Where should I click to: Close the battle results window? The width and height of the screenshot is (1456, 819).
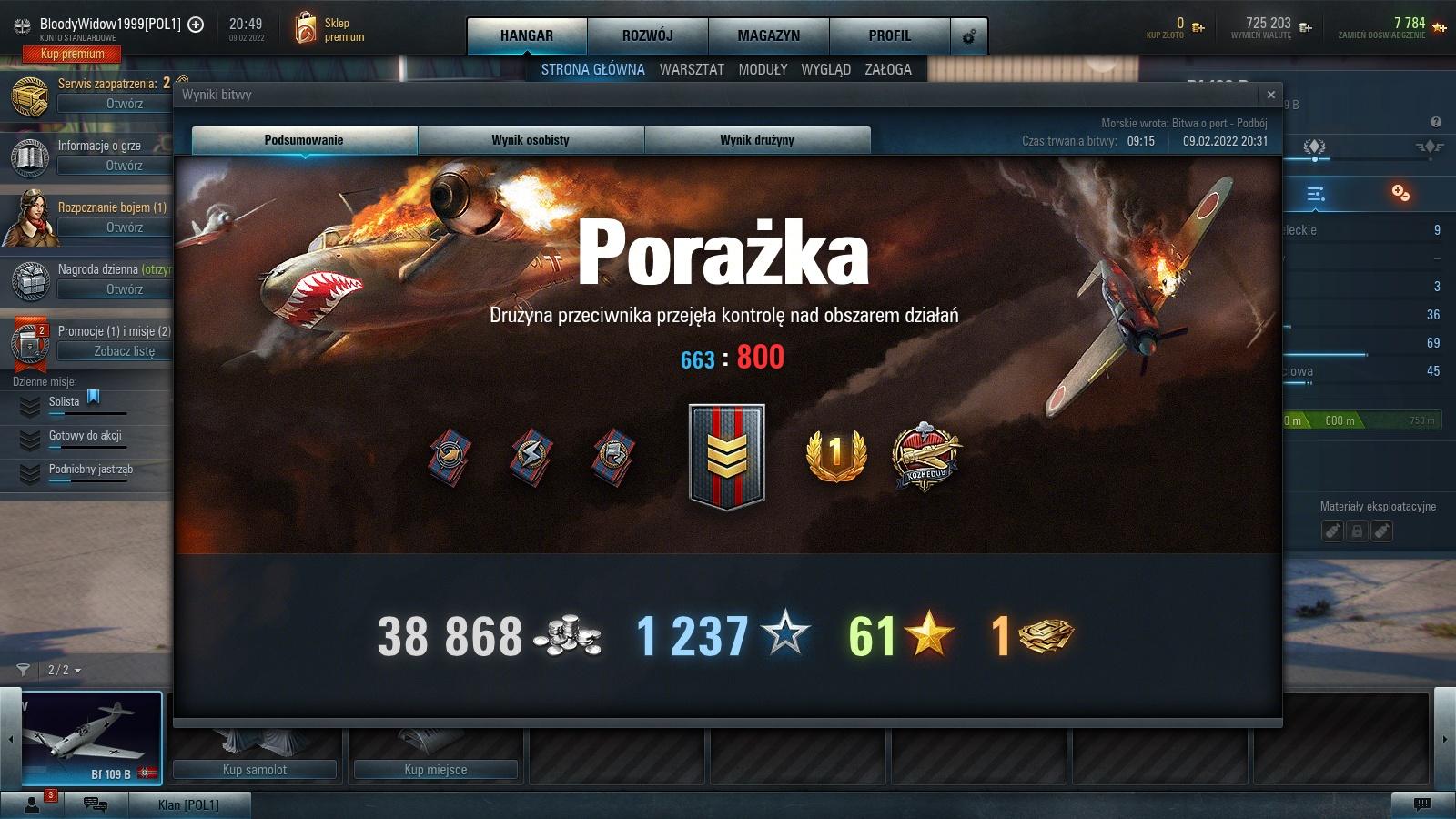(1270, 95)
